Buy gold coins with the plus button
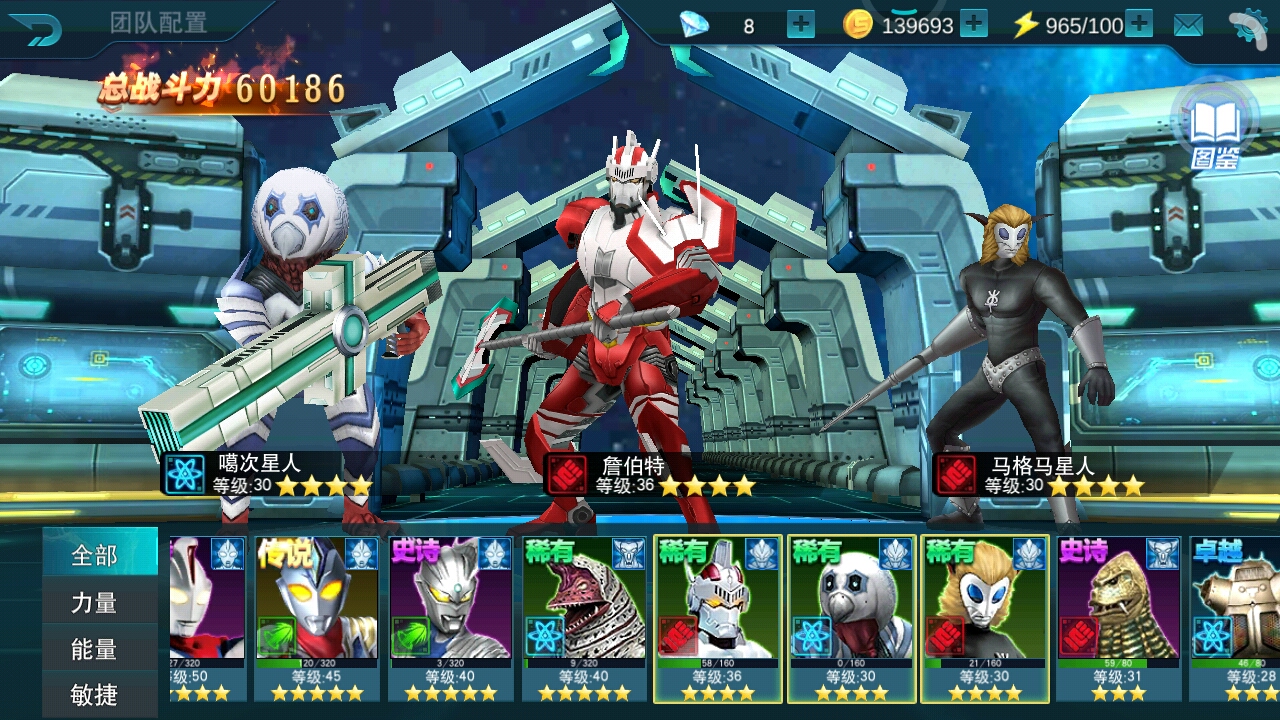This screenshot has width=1280, height=720. click(x=973, y=24)
